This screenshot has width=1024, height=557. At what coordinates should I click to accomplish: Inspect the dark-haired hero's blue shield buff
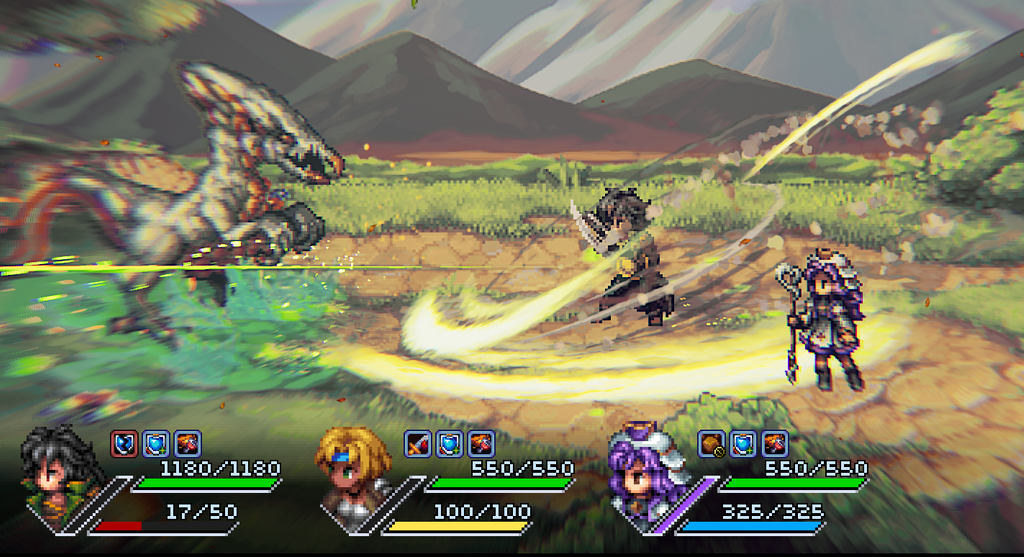(x=156, y=443)
